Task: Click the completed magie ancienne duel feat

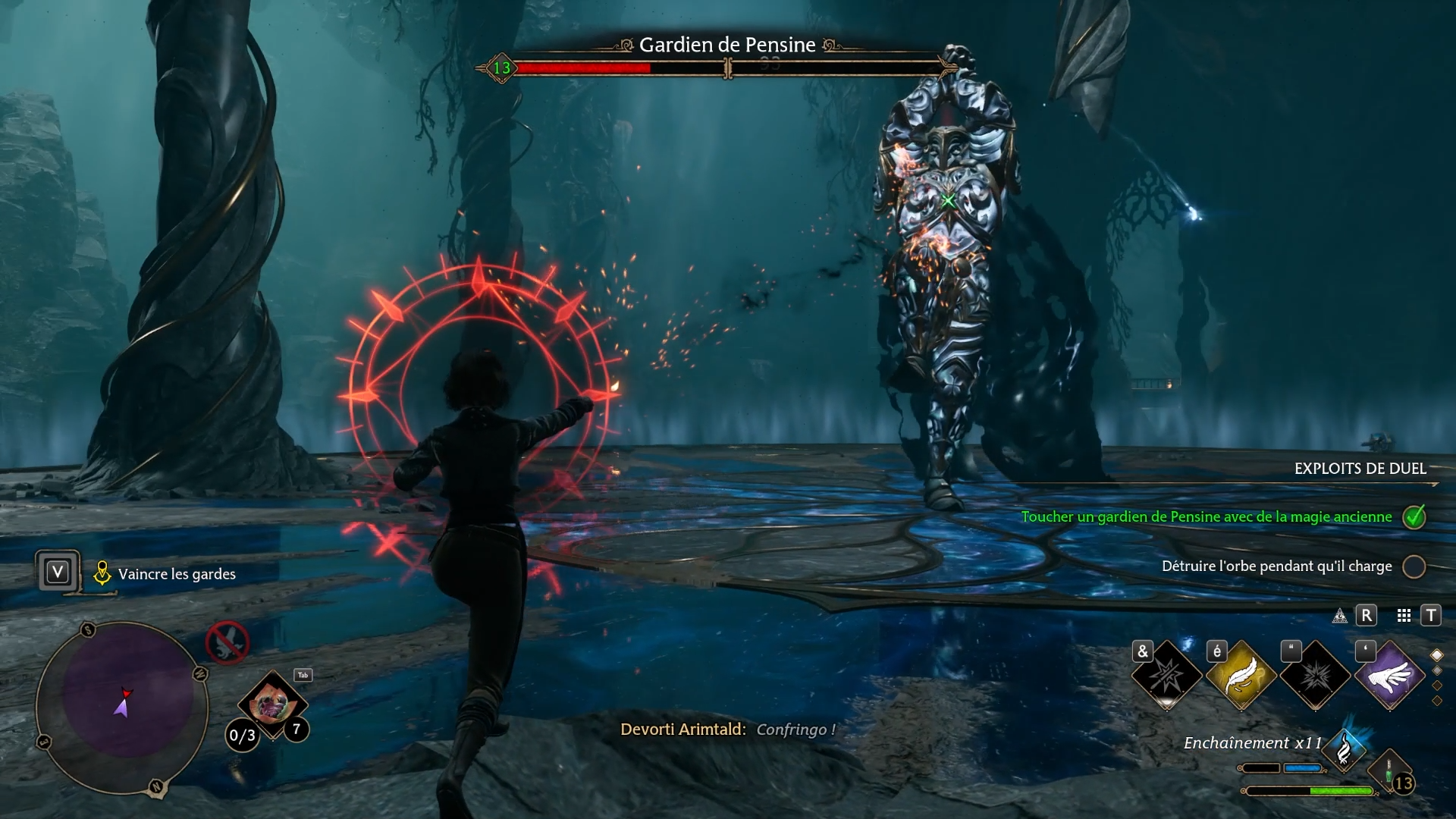Action: coord(1207,517)
